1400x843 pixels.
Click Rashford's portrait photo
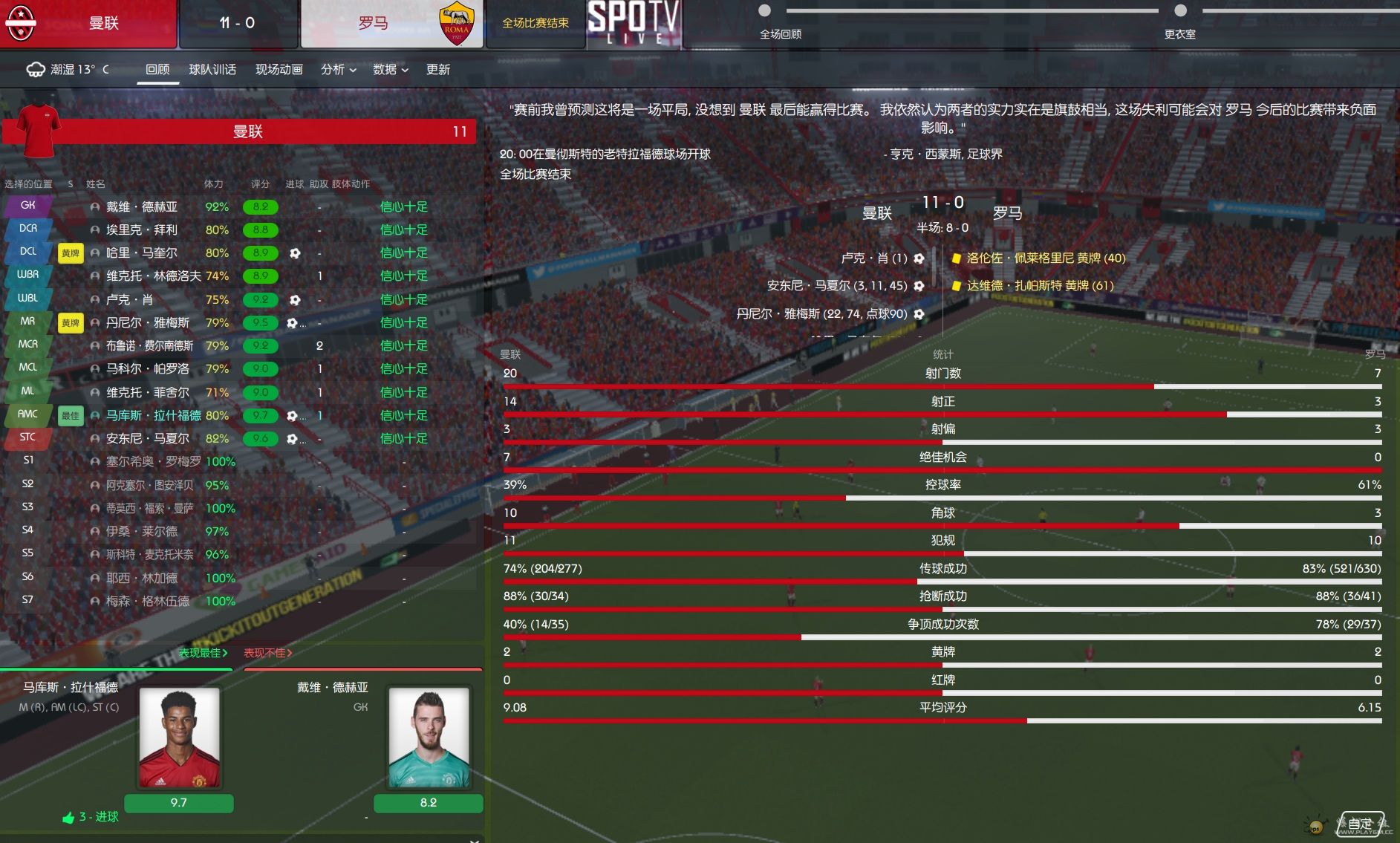pos(179,737)
